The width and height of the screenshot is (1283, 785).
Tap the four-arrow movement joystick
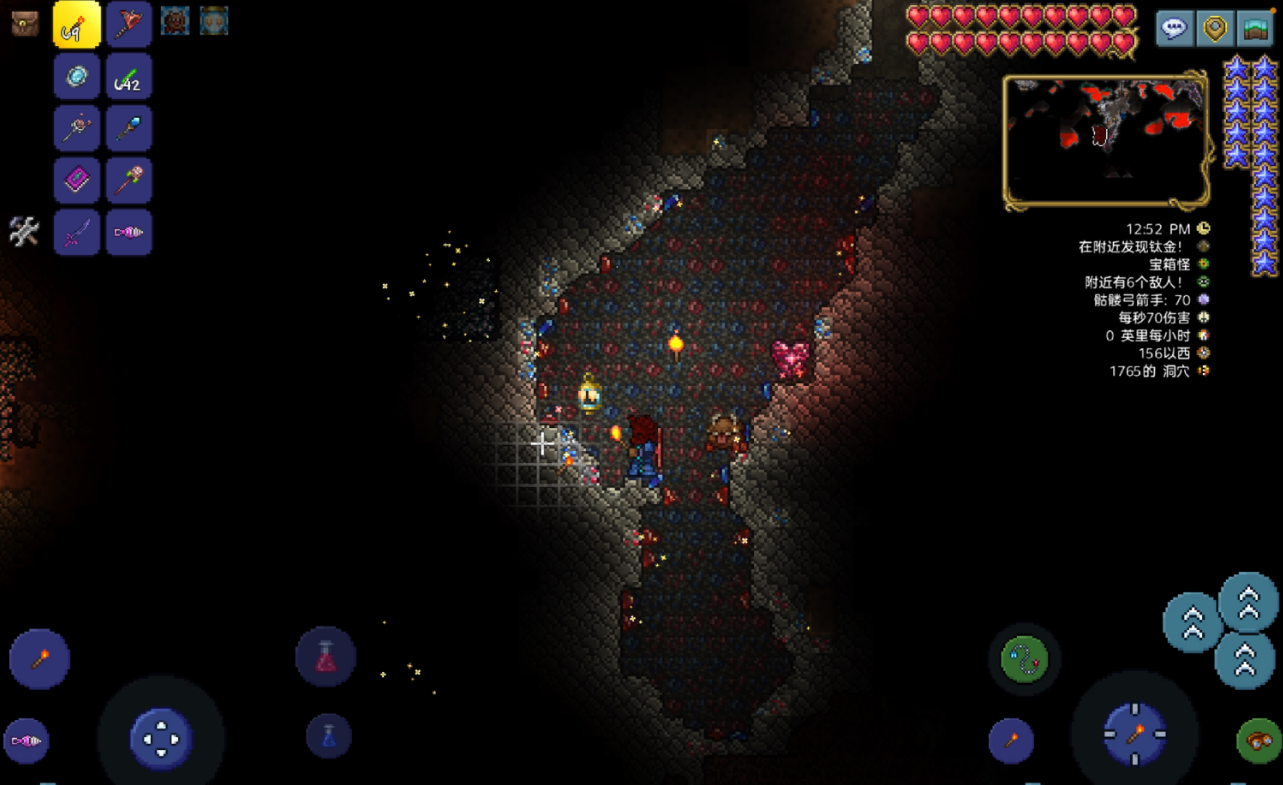161,740
